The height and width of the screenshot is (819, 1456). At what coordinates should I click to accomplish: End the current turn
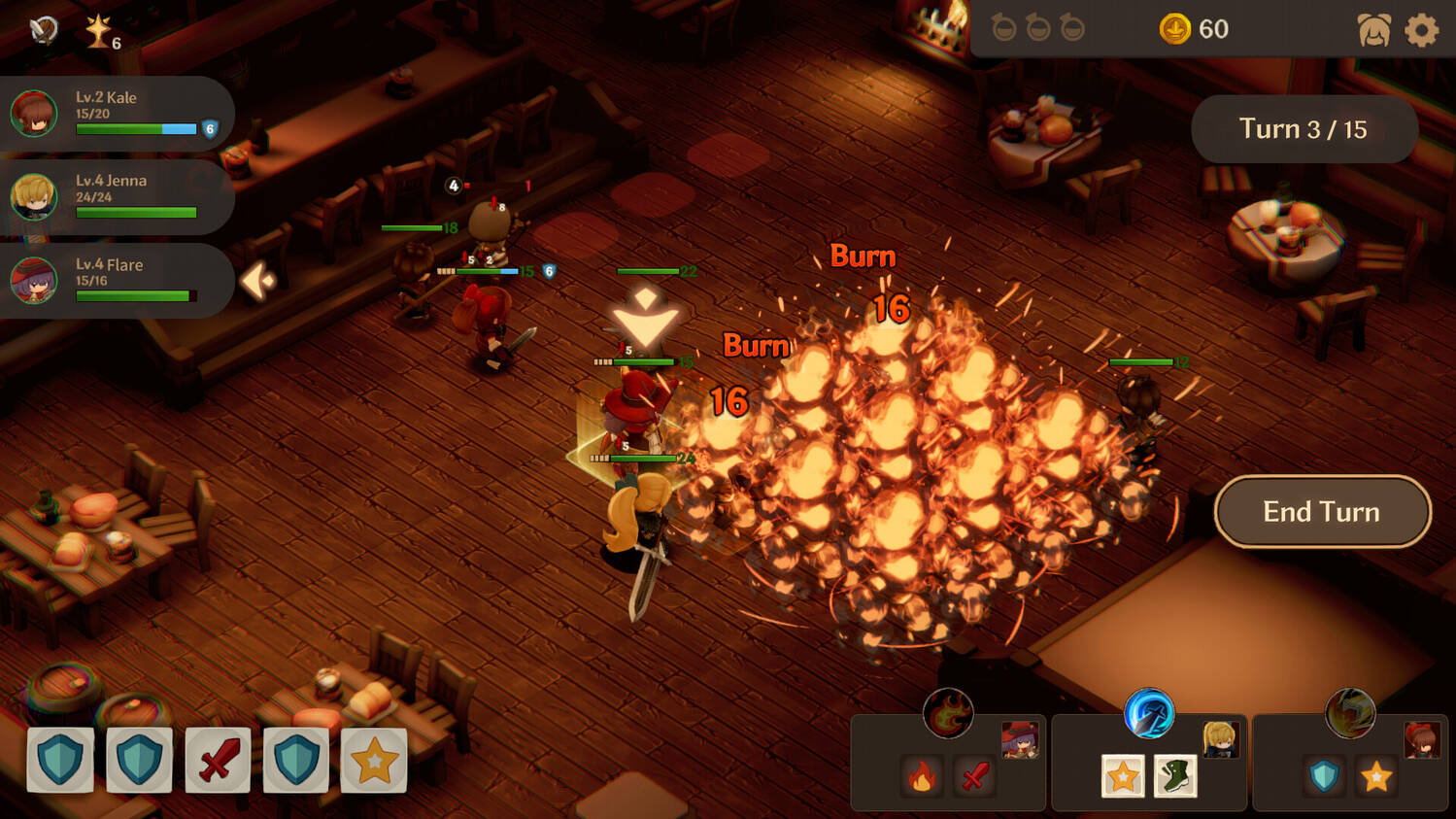pos(1322,512)
